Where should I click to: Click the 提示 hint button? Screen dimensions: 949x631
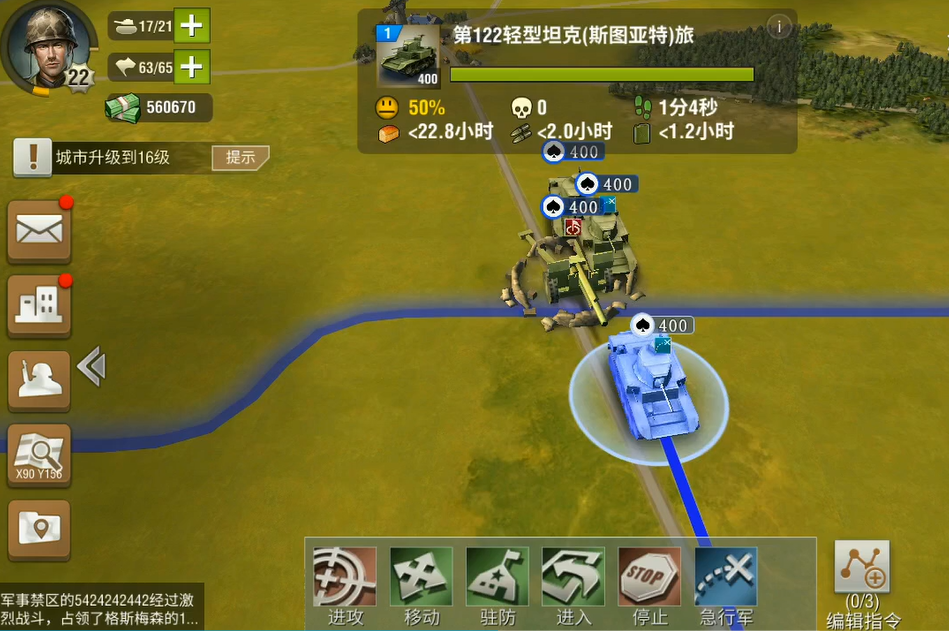[240, 157]
